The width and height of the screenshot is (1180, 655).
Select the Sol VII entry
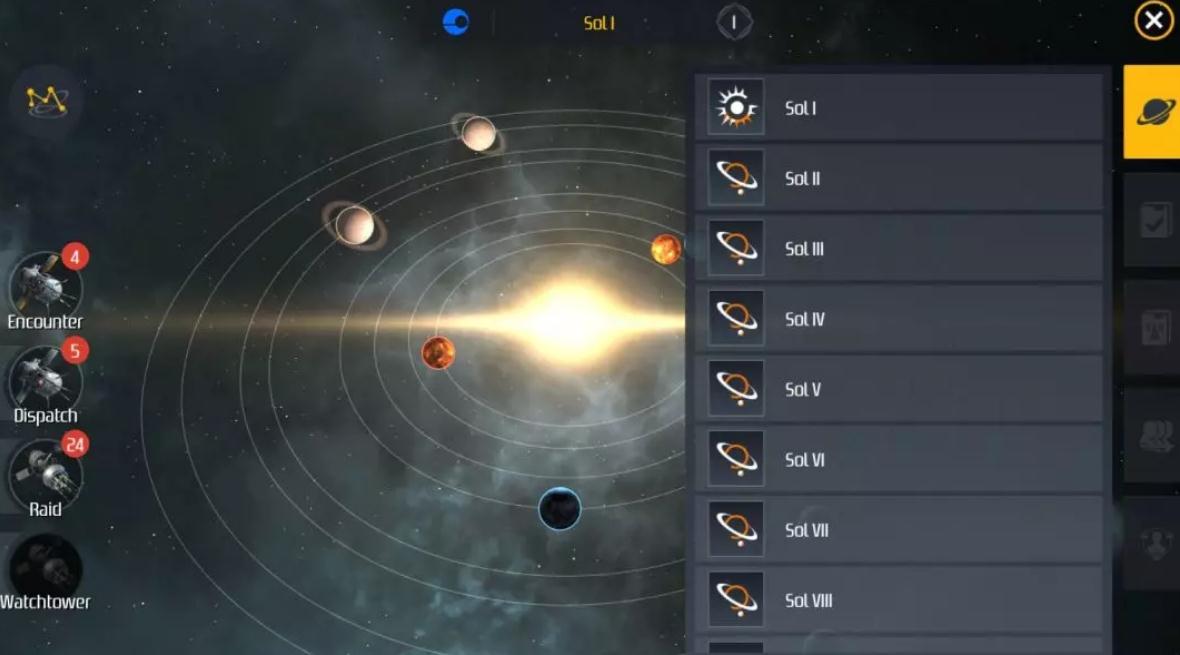click(x=899, y=530)
